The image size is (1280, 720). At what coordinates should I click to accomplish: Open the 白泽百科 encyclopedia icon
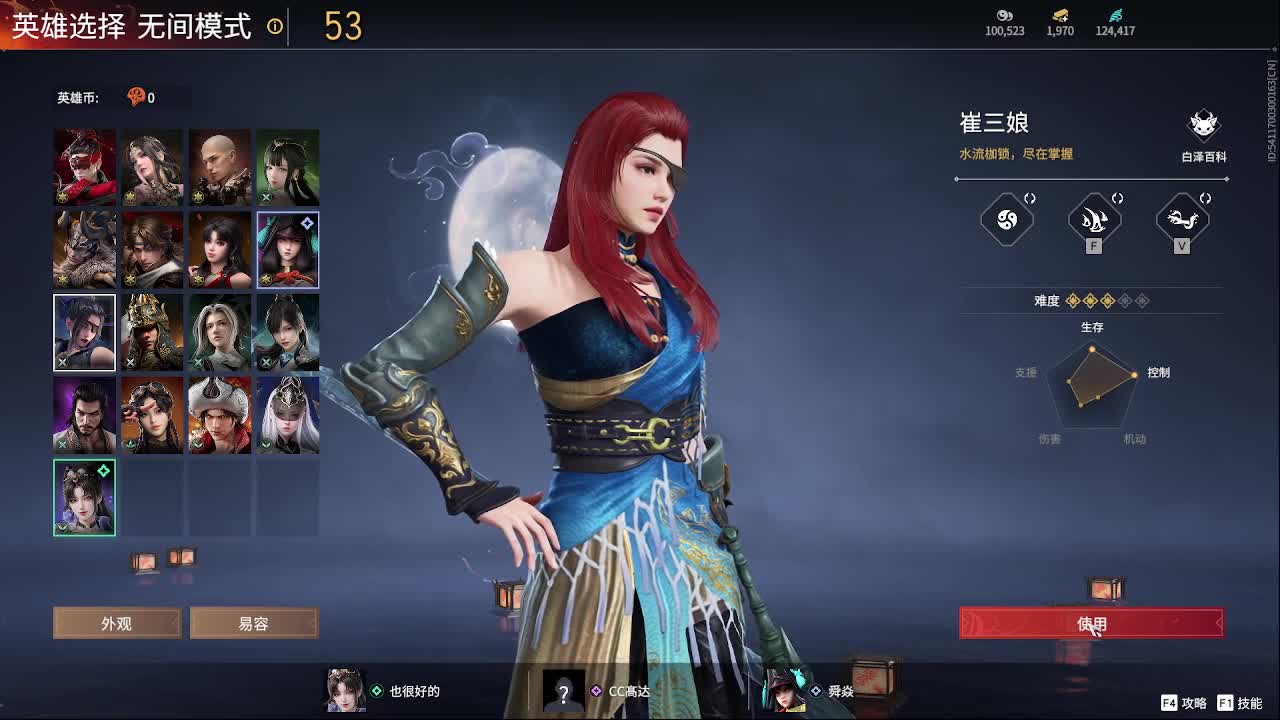pyautogui.click(x=1203, y=126)
